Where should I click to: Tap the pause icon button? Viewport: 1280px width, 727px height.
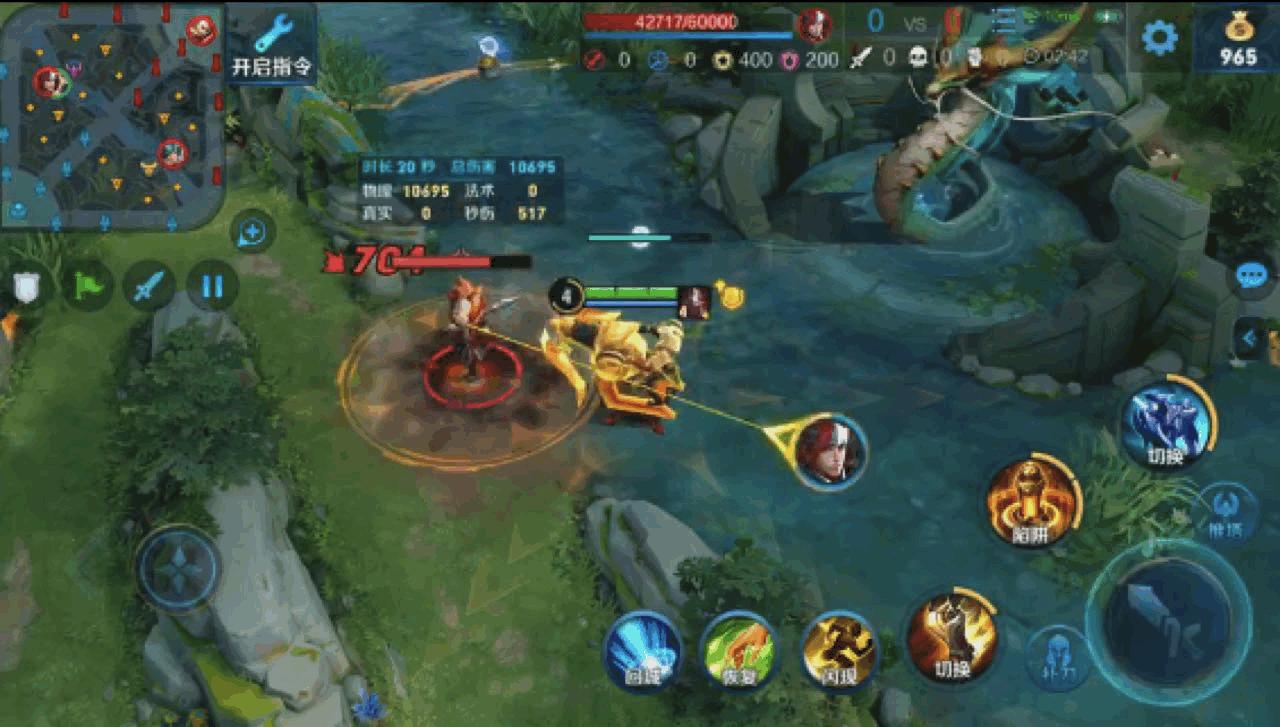[x=212, y=286]
